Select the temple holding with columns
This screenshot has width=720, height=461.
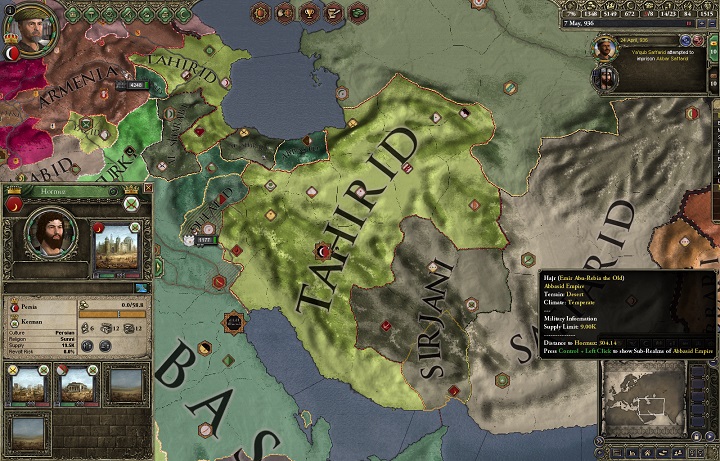[75, 383]
